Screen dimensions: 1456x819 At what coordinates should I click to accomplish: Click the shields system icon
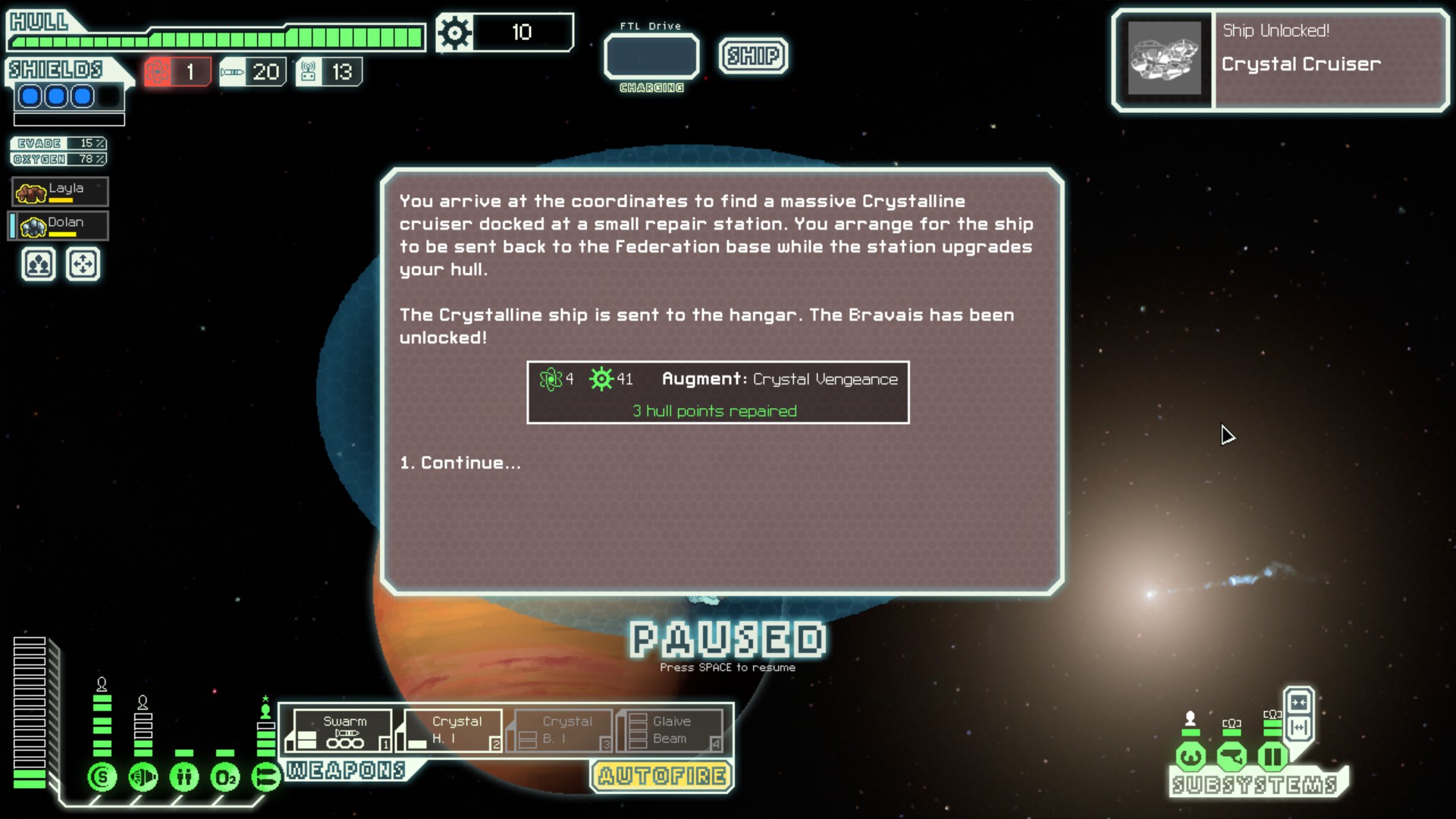(102, 777)
